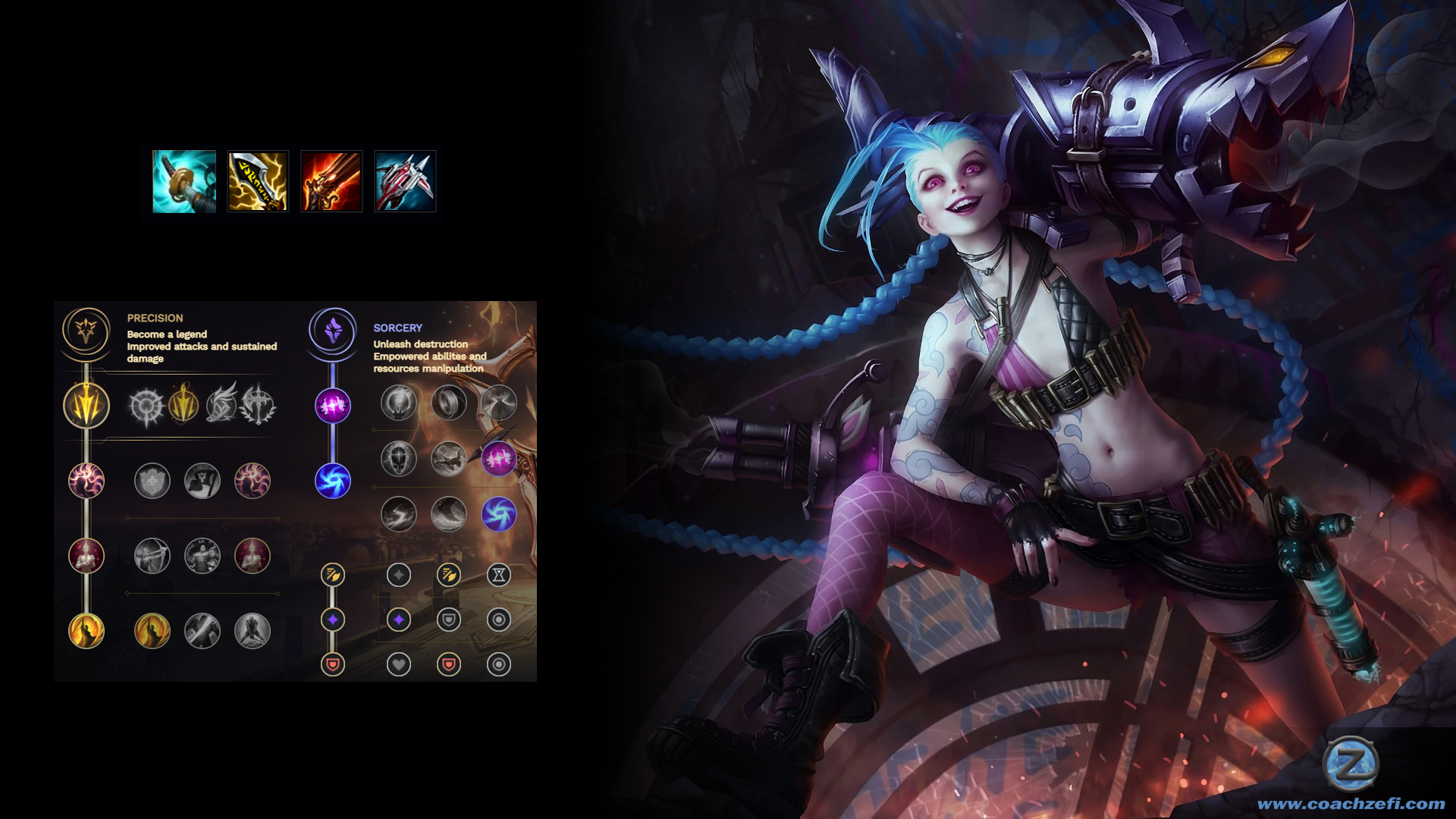Image resolution: width=1456 pixels, height=819 pixels.
Task: Pick the Scorch flame rune
Action: pos(399,514)
